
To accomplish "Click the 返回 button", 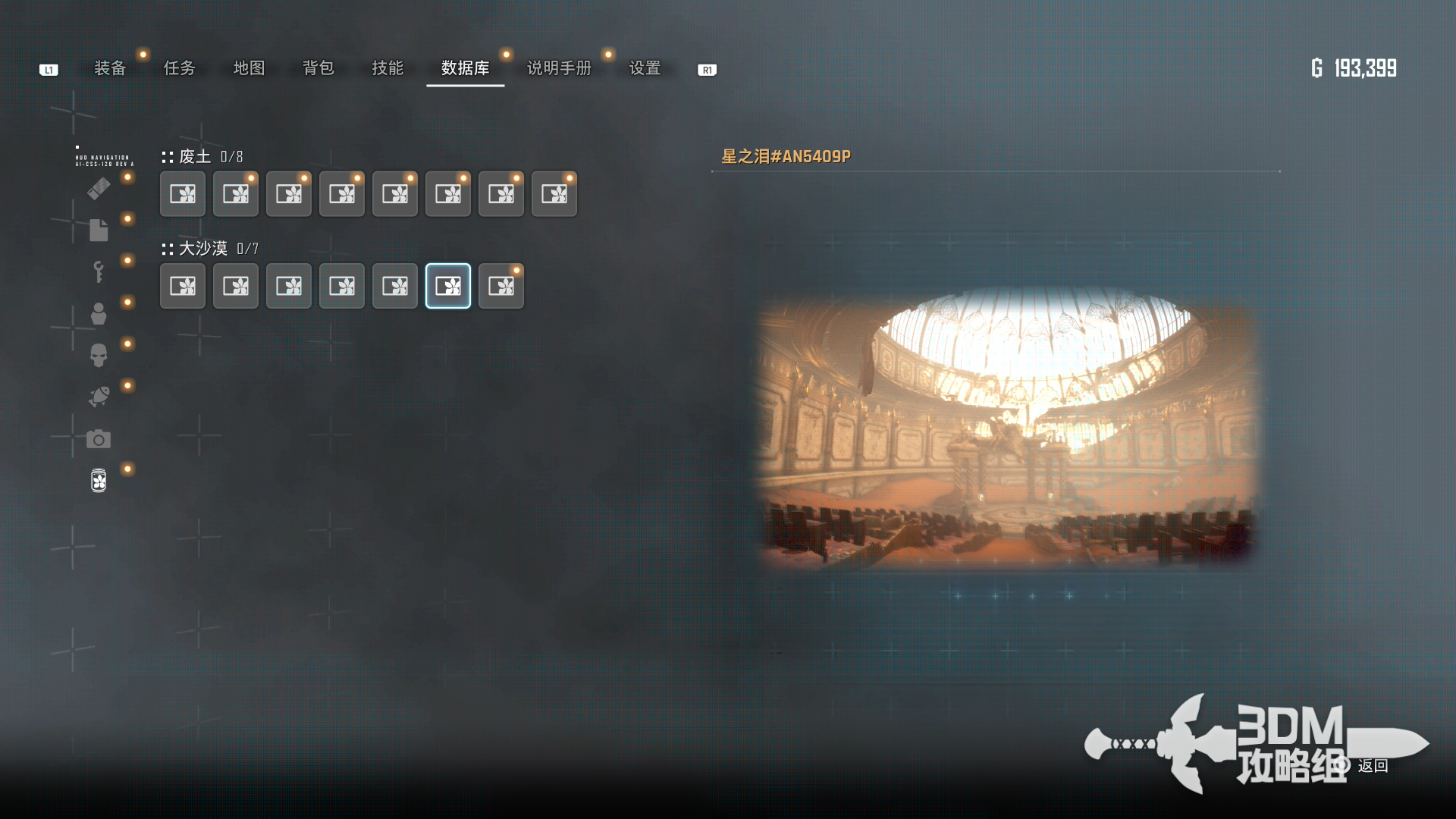I will point(1372,766).
